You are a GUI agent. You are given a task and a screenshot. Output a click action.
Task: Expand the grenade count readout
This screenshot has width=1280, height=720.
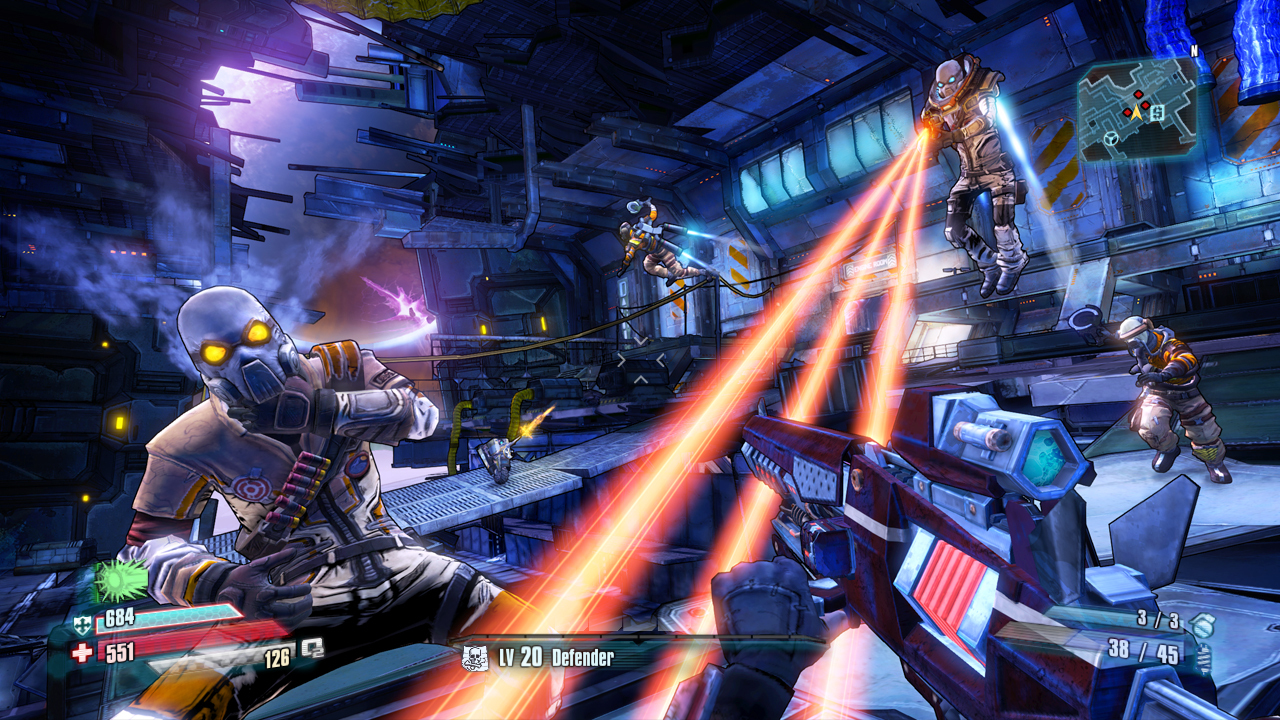(x=1158, y=621)
